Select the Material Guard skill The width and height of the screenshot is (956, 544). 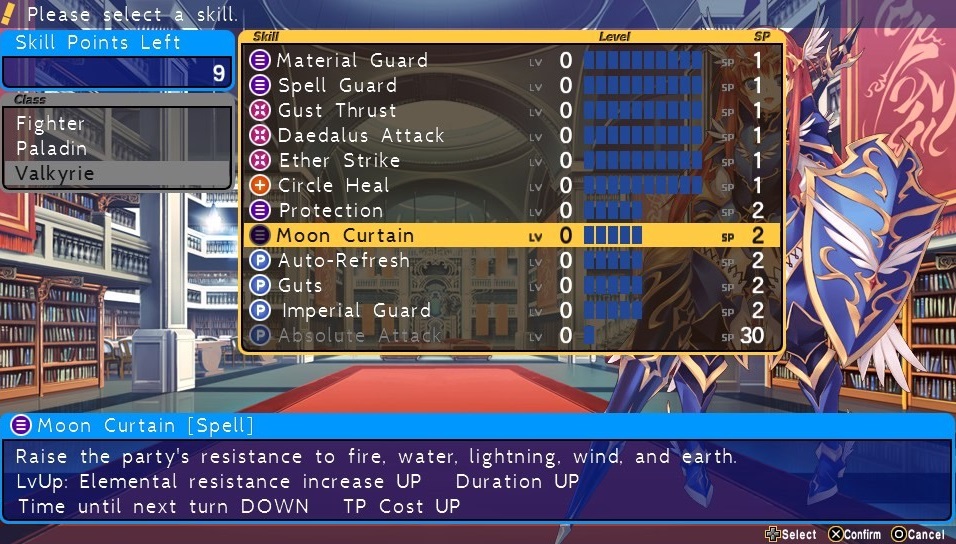(x=352, y=61)
